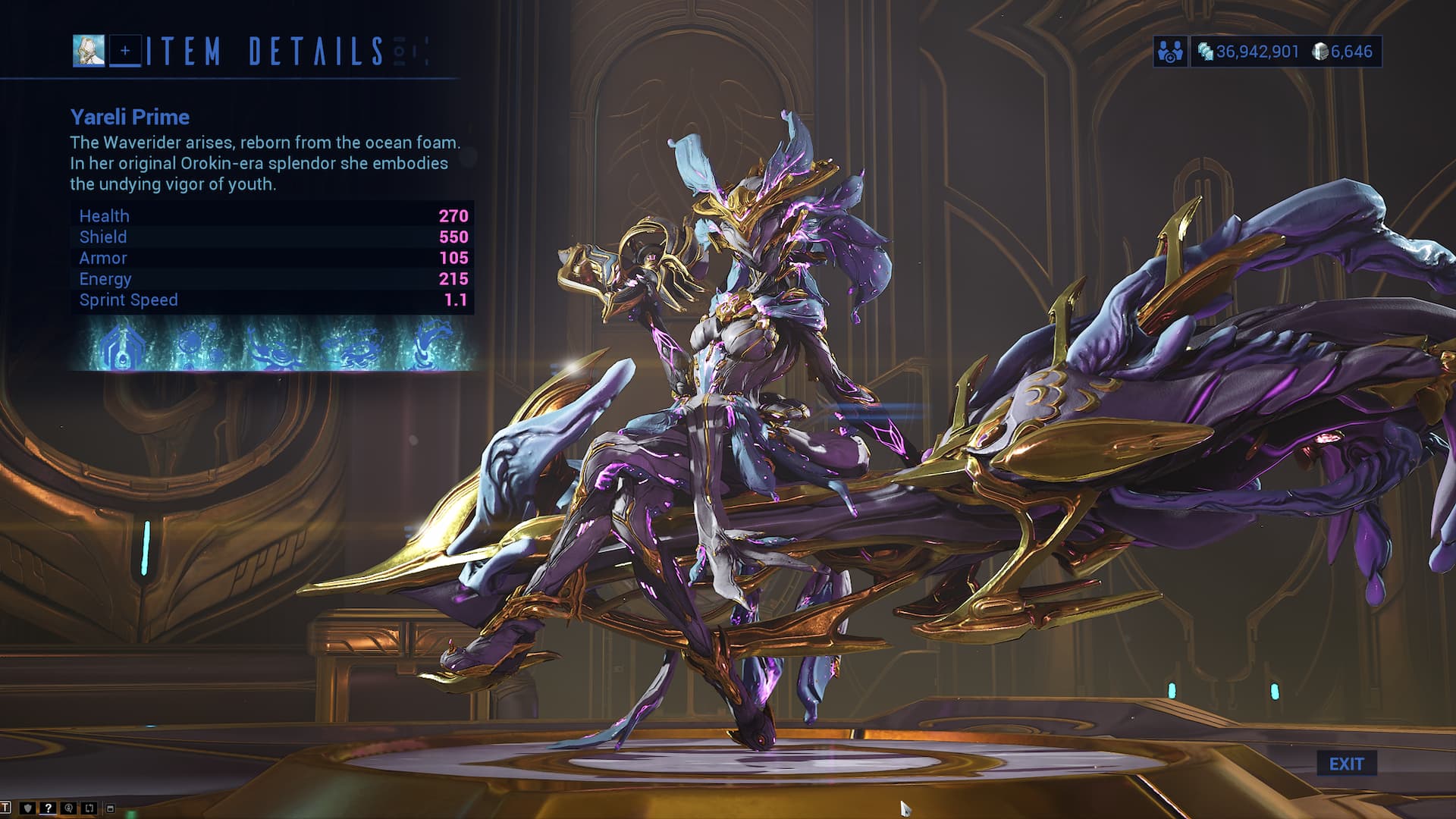Click the plus slot beside the helmet thumbnail
1456x819 pixels.
coord(125,51)
